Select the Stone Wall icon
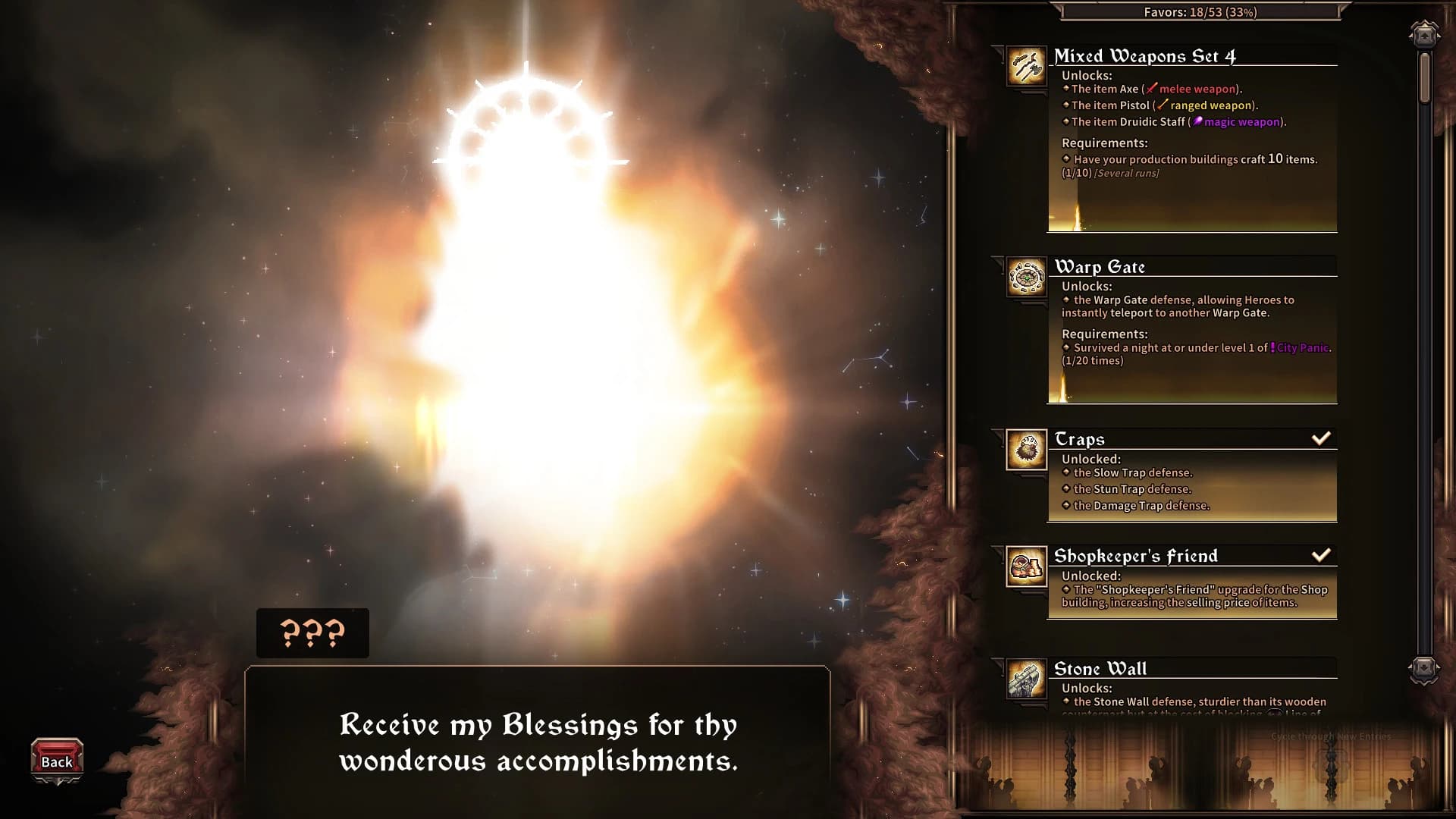This screenshot has height=819, width=1456. [1026, 680]
